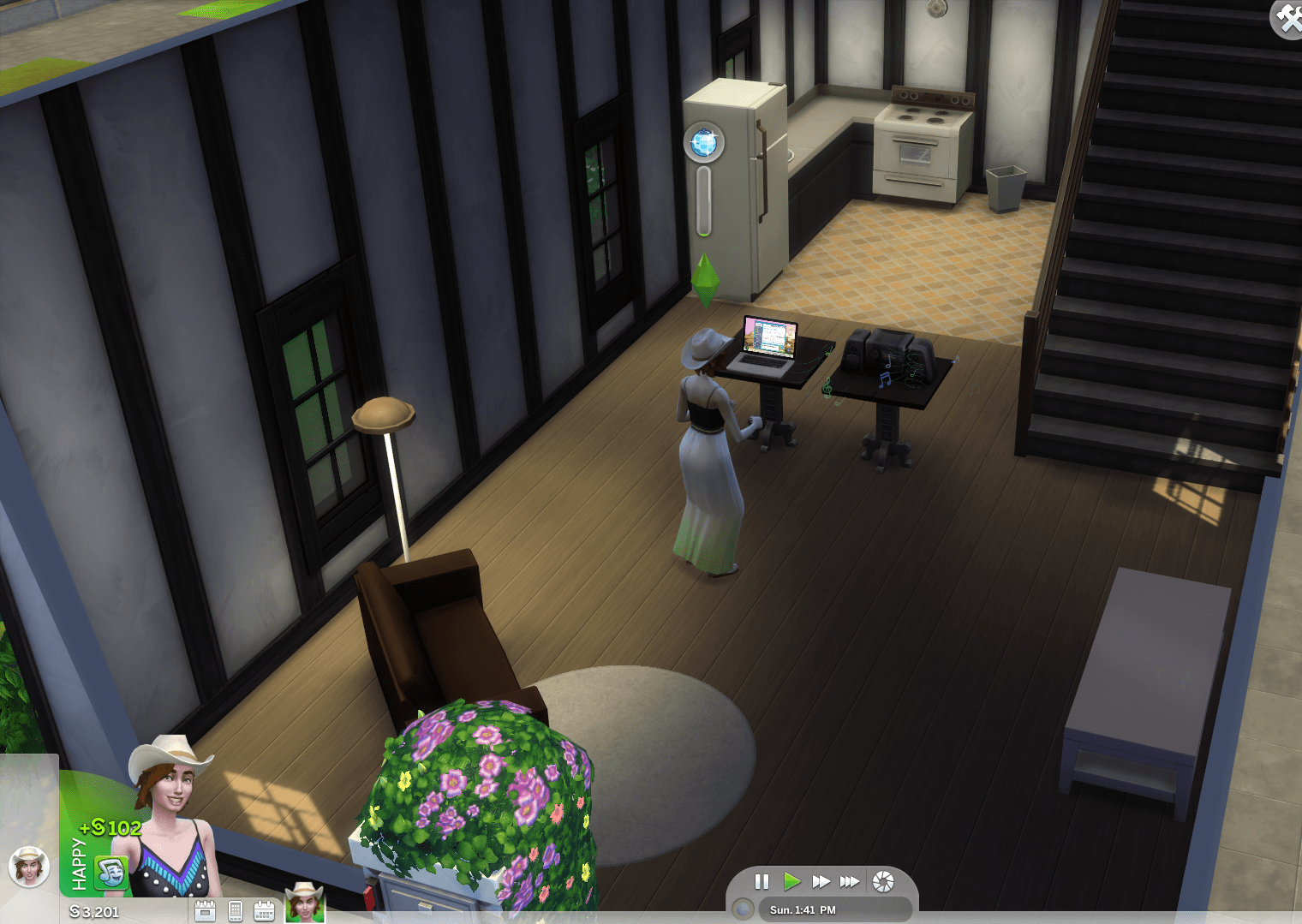
Task: Open the calendar panel icon
Action: (266, 910)
